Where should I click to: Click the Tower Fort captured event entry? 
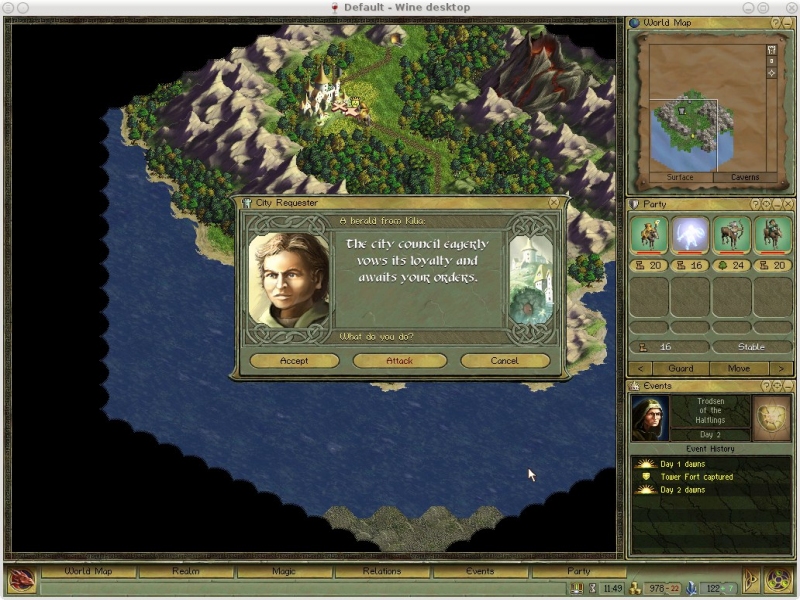tap(696, 477)
